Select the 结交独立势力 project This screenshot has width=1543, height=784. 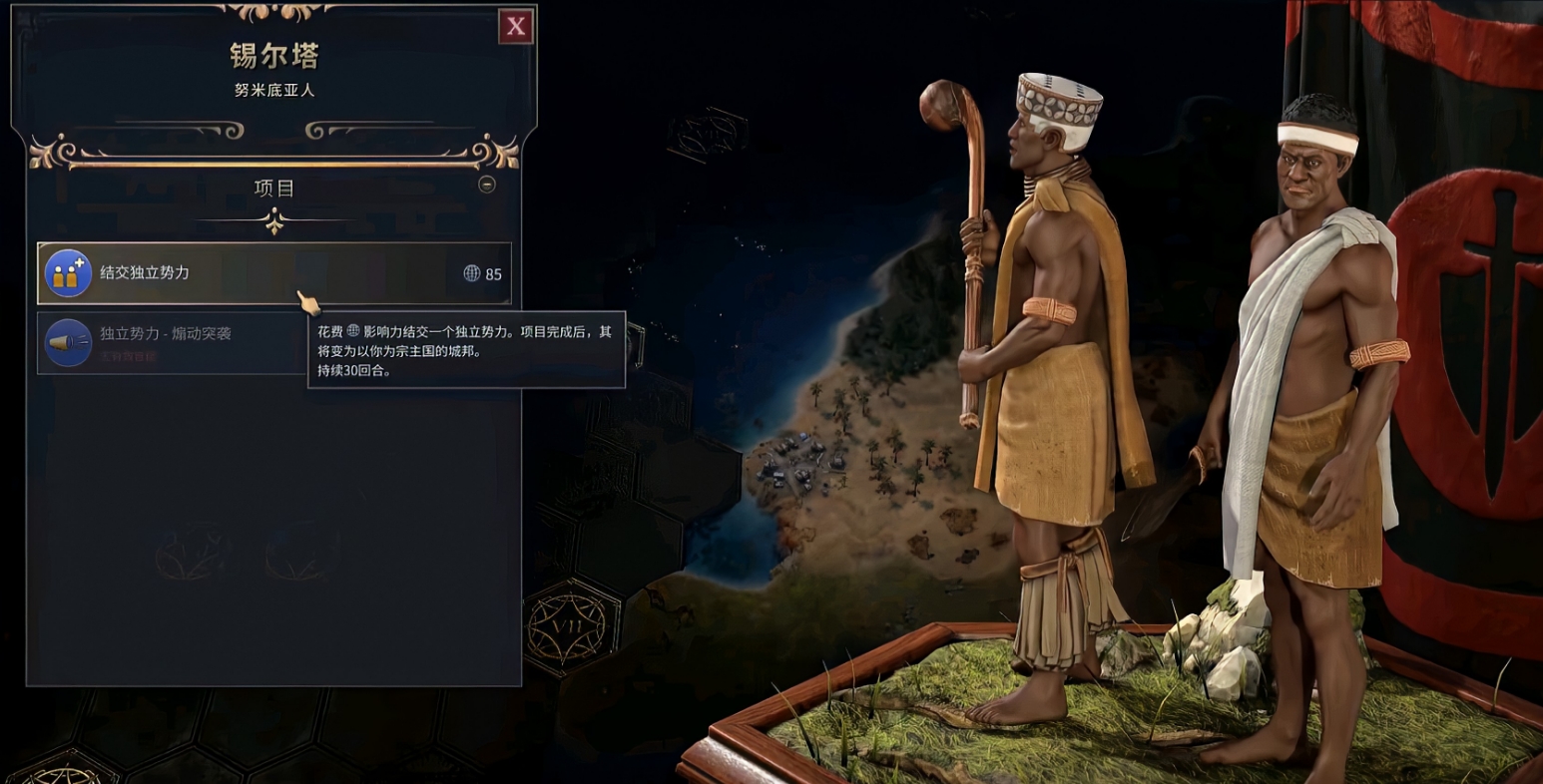273,273
